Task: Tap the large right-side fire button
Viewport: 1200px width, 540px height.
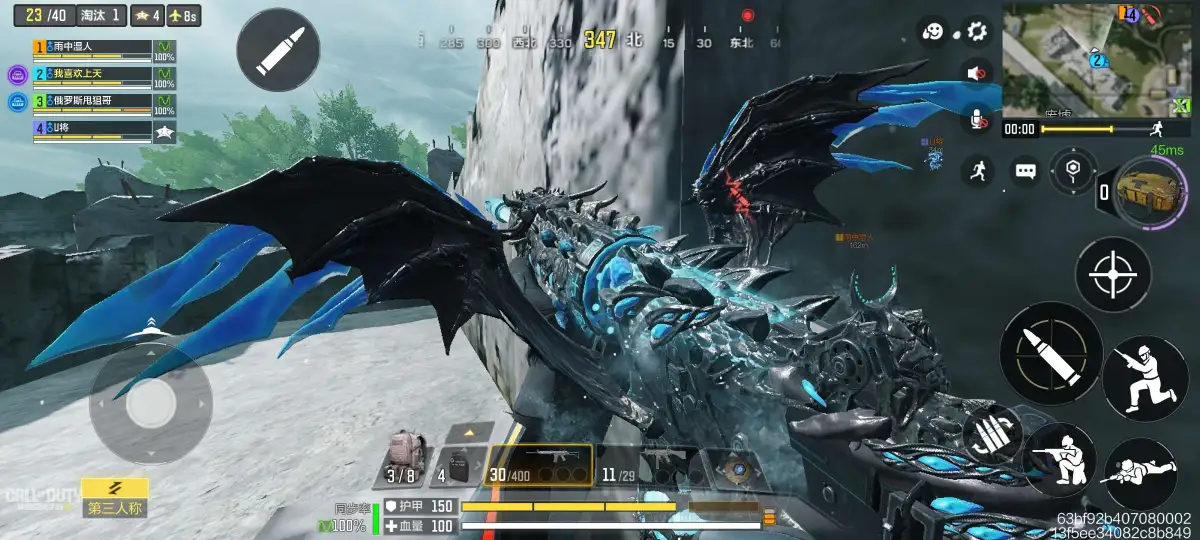Action: coord(1051,353)
